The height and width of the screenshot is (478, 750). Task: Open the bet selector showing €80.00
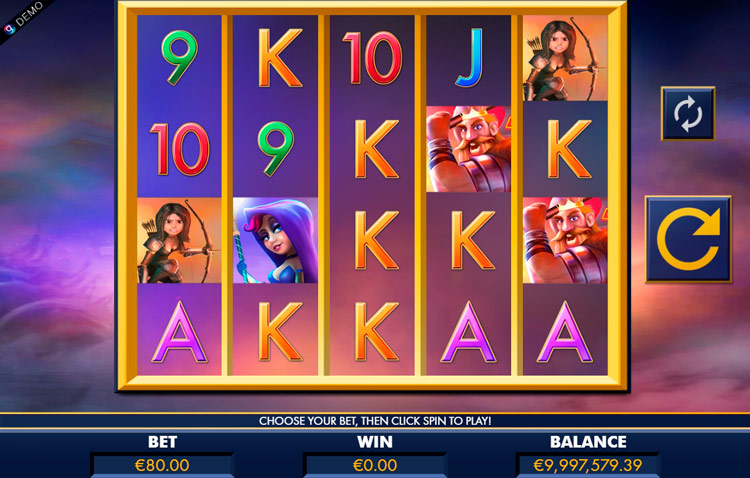tap(162, 465)
